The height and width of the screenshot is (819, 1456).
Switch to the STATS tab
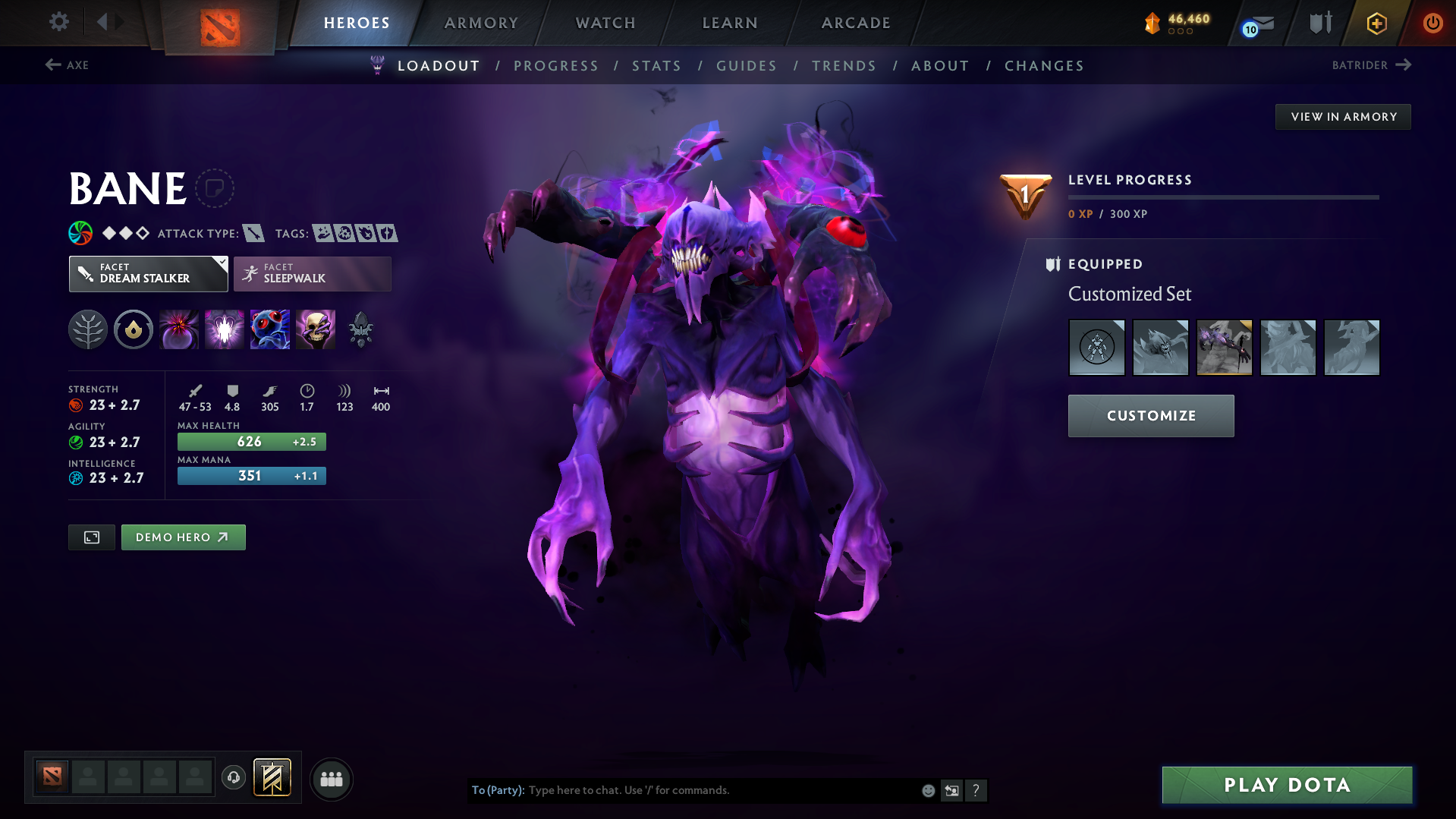point(656,66)
